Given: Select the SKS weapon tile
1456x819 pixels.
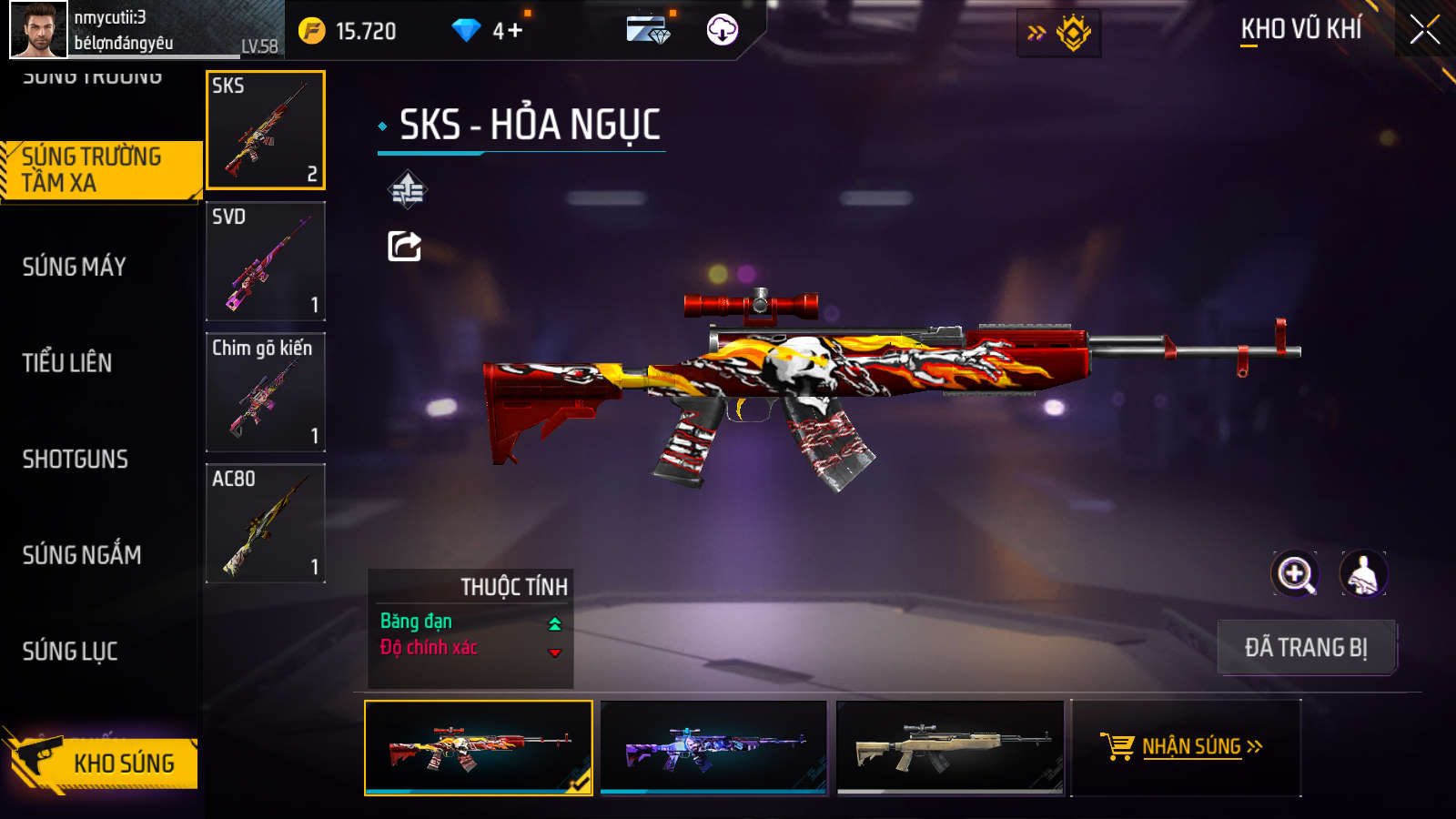Looking at the screenshot, I should coord(266,130).
